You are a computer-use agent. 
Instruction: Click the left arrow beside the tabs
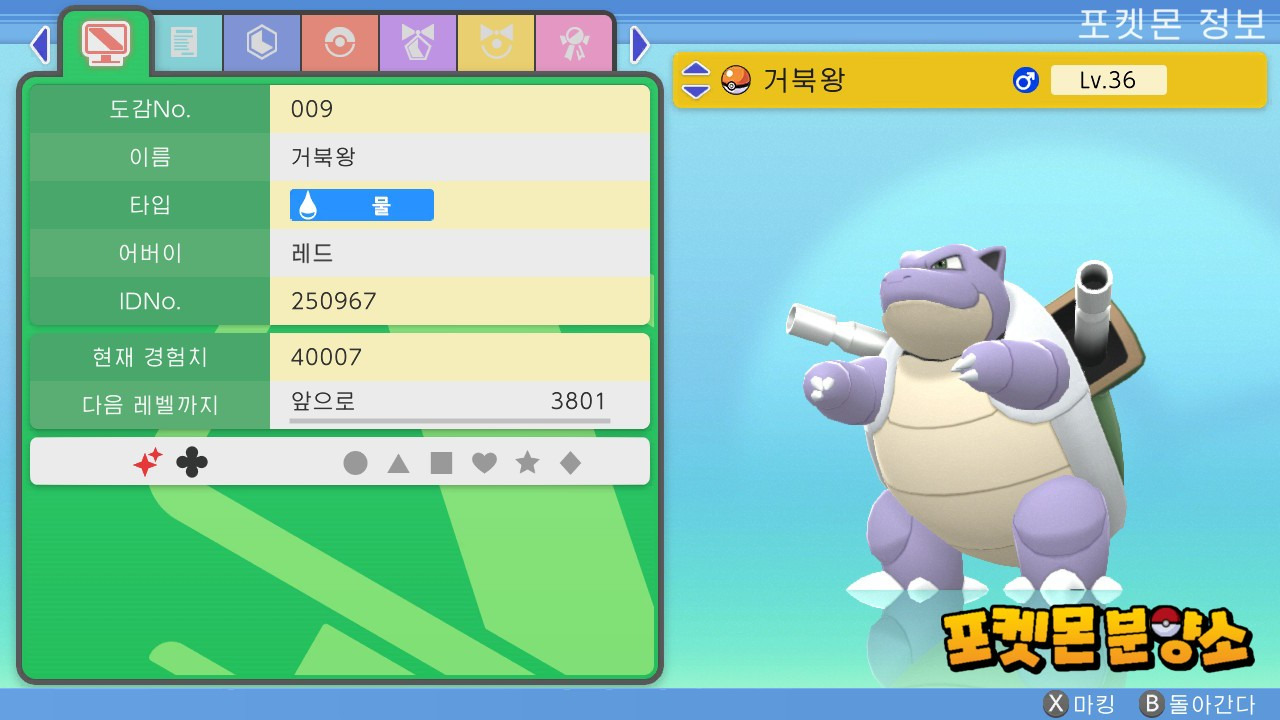(x=40, y=44)
